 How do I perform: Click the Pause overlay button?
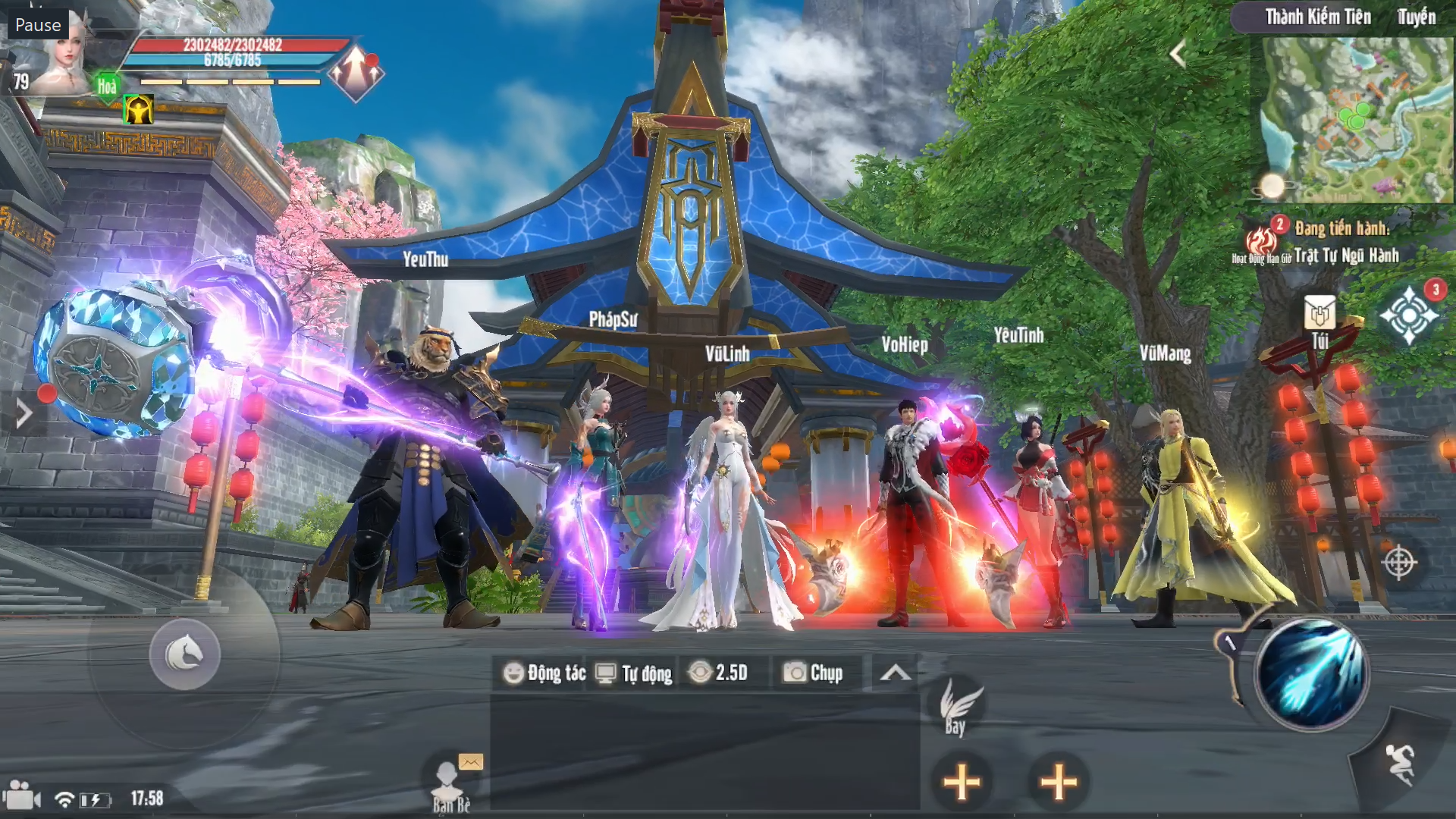point(38,25)
